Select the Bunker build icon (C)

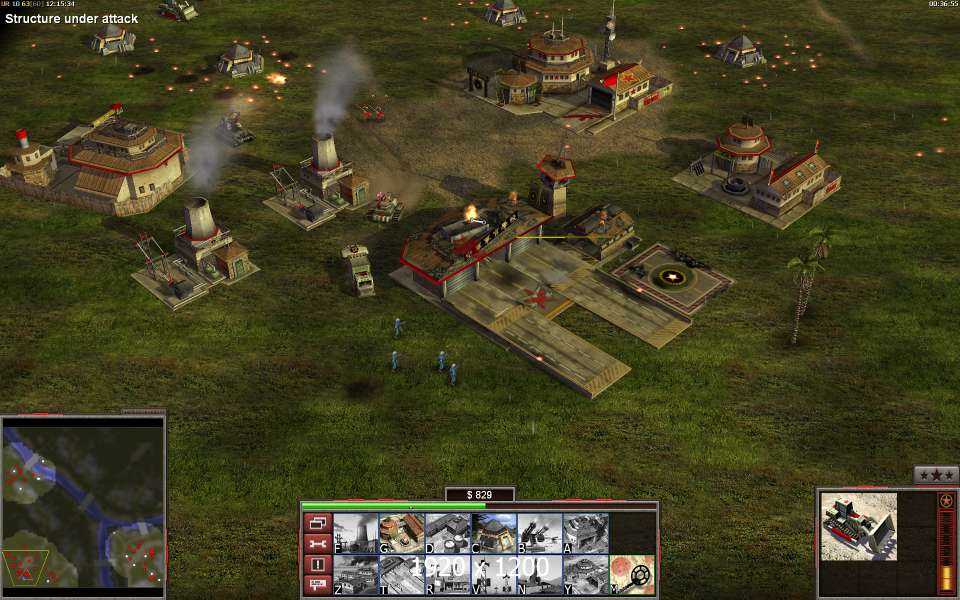pyautogui.click(x=493, y=533)
